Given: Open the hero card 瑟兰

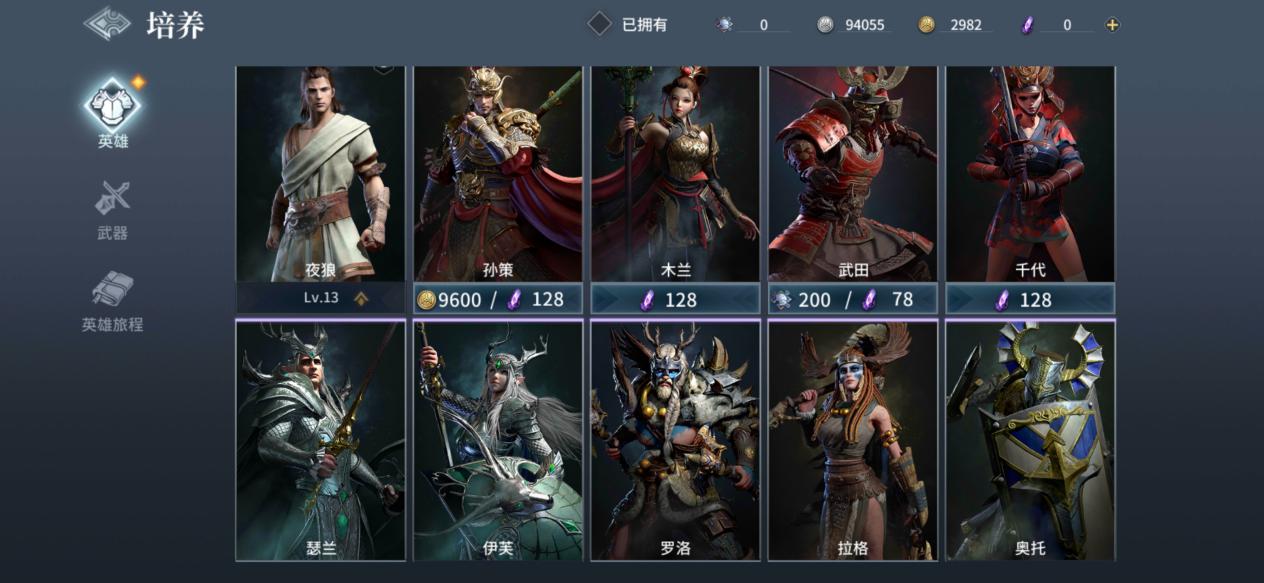Looking at the screenshot, I should pos(320,440).
